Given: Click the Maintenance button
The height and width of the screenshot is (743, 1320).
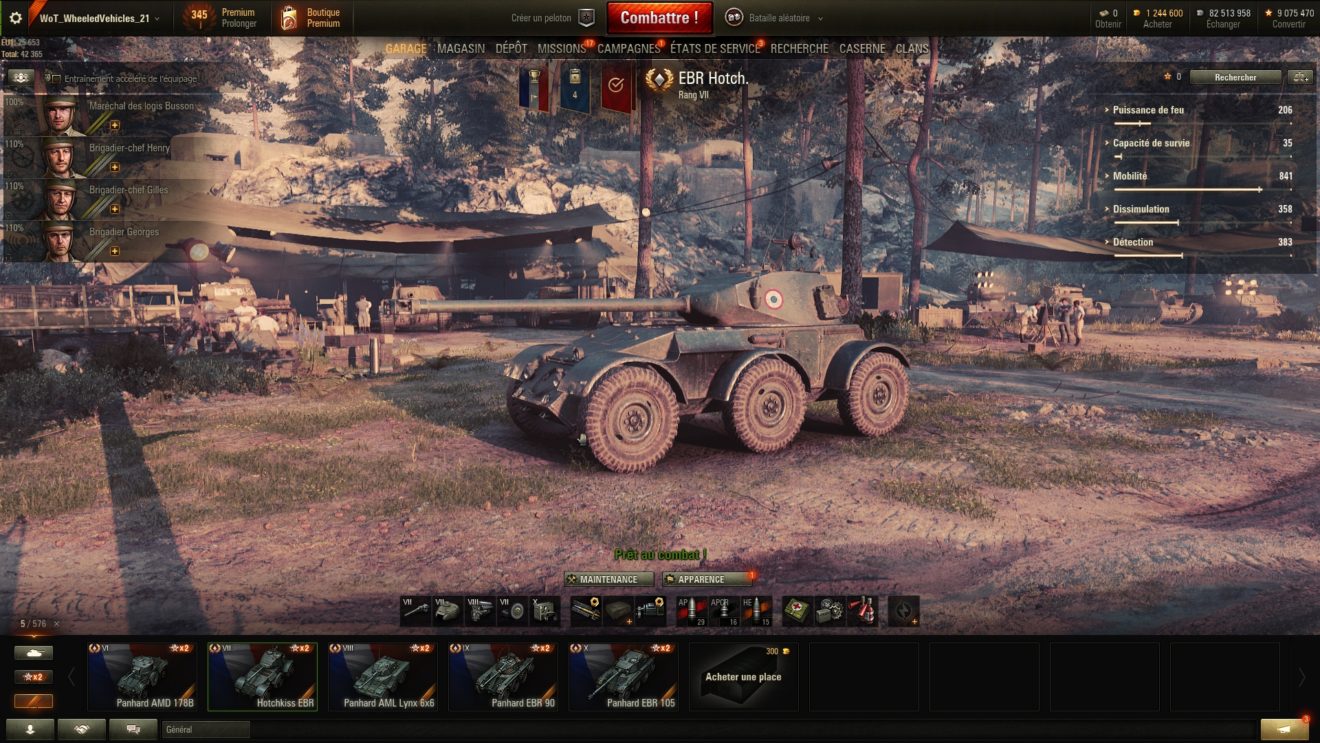Looking at the screenshot, I should click(608, 580).
